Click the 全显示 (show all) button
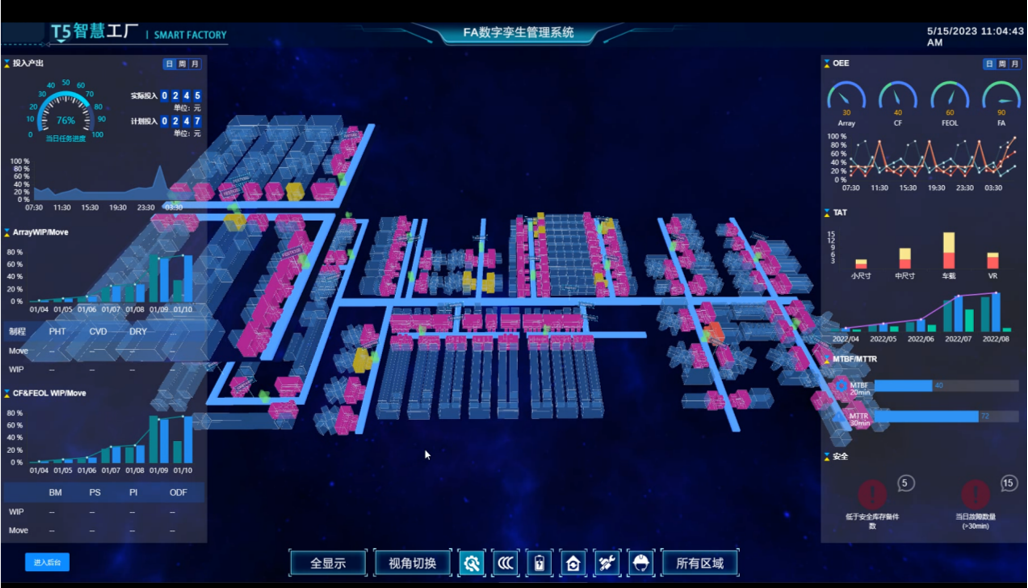This screenshot has height=588, width=1028. (328, 563)
